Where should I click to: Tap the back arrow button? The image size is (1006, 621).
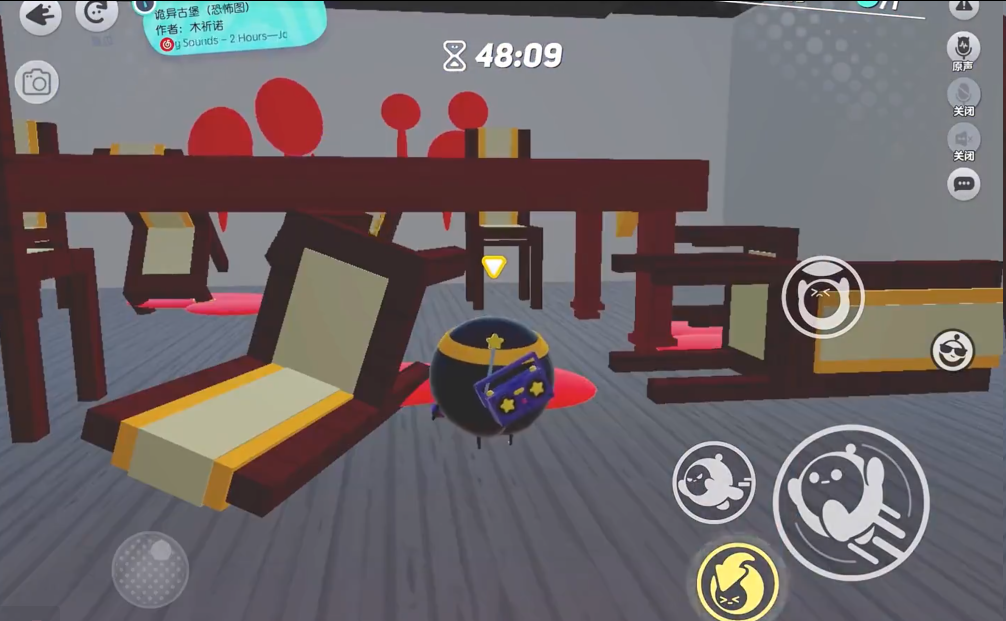tap(40, 14)
